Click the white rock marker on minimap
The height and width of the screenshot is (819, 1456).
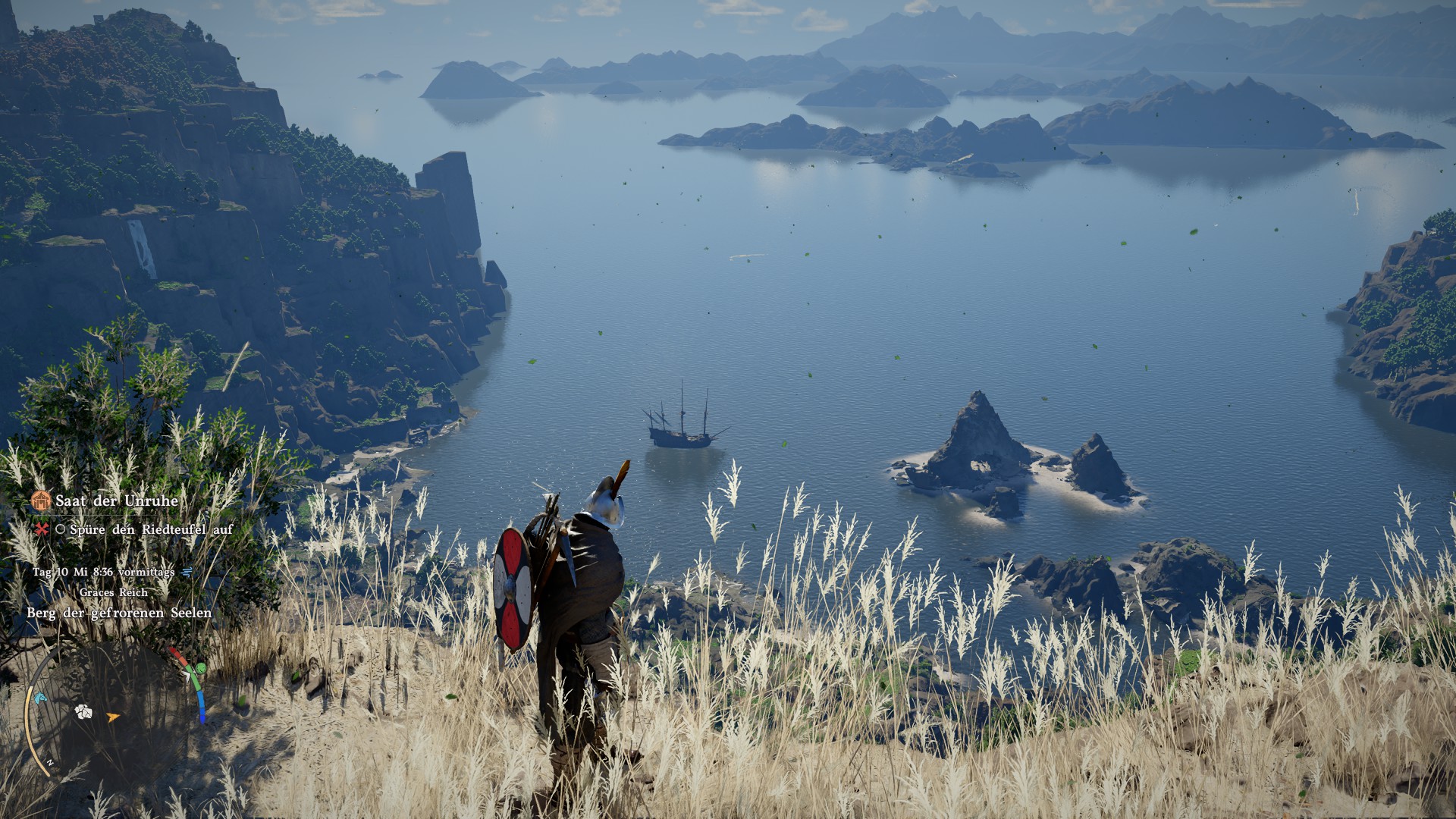[83, 711]
